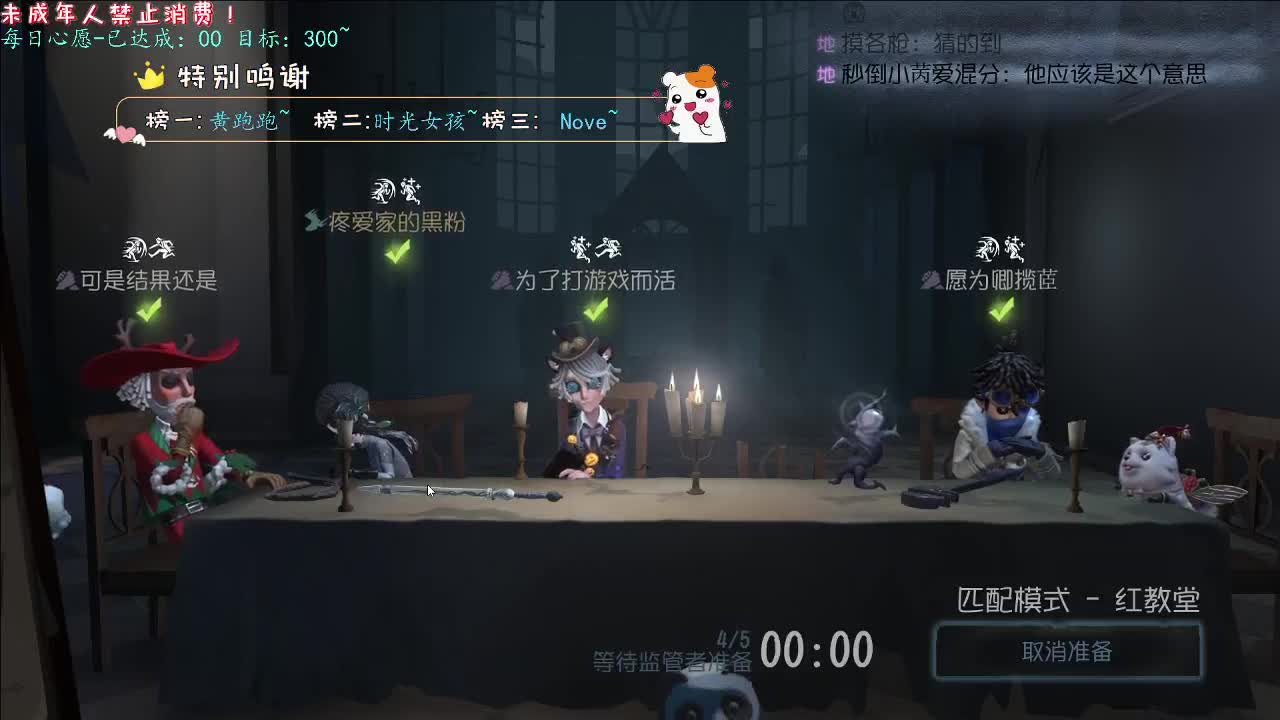Click the crown icon beside 特别鸣谢
1280x720 pixels.
coord(150,75)
